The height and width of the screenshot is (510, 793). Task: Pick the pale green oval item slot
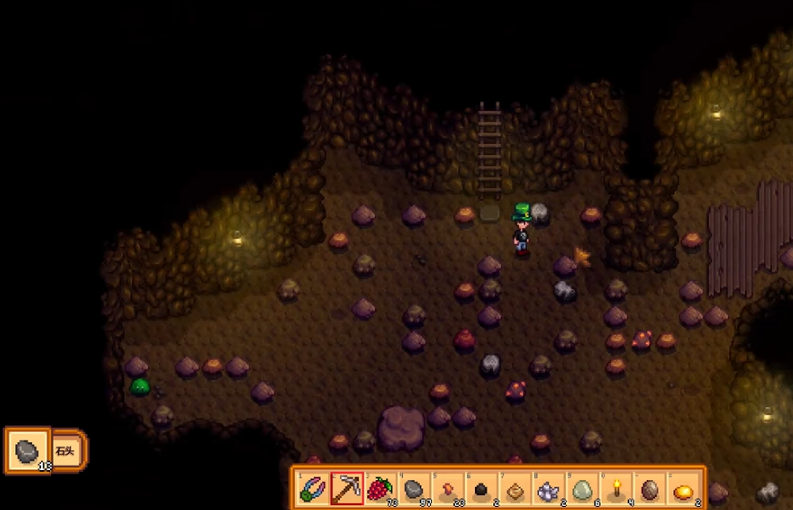583,489
